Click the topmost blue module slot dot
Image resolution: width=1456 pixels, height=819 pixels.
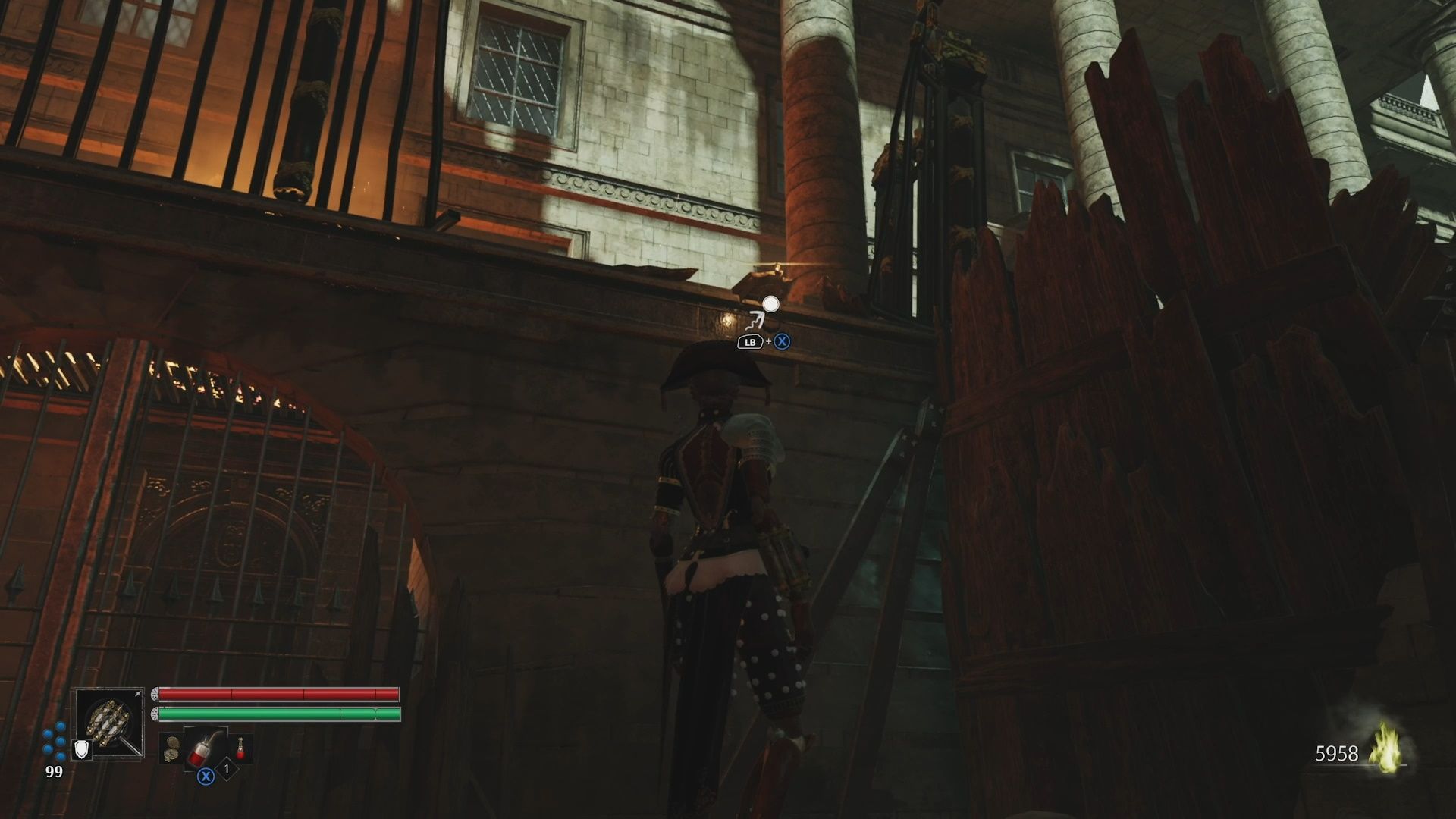(x=60, y=727)
